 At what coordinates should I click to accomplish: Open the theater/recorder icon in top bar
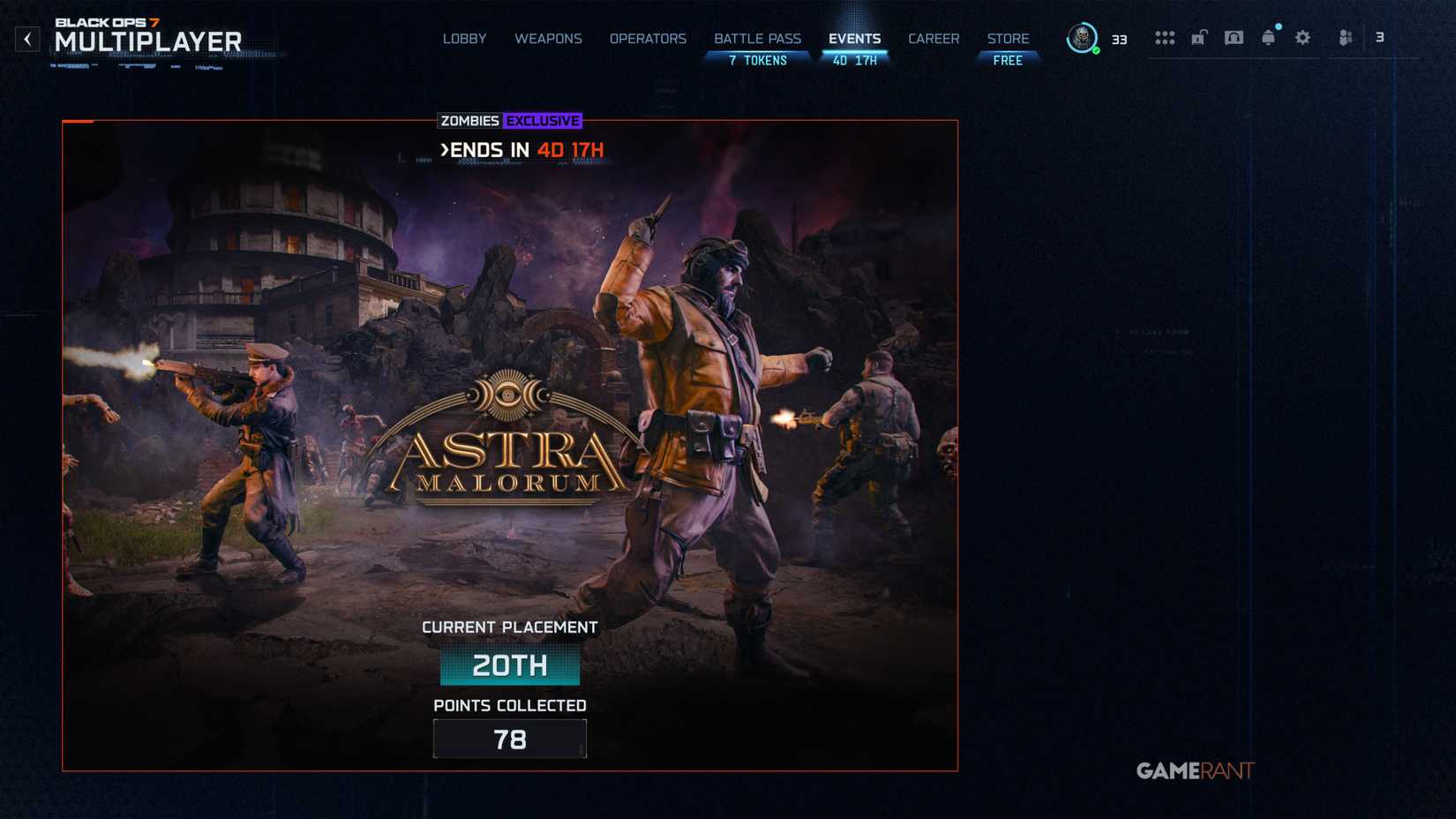1233,37
